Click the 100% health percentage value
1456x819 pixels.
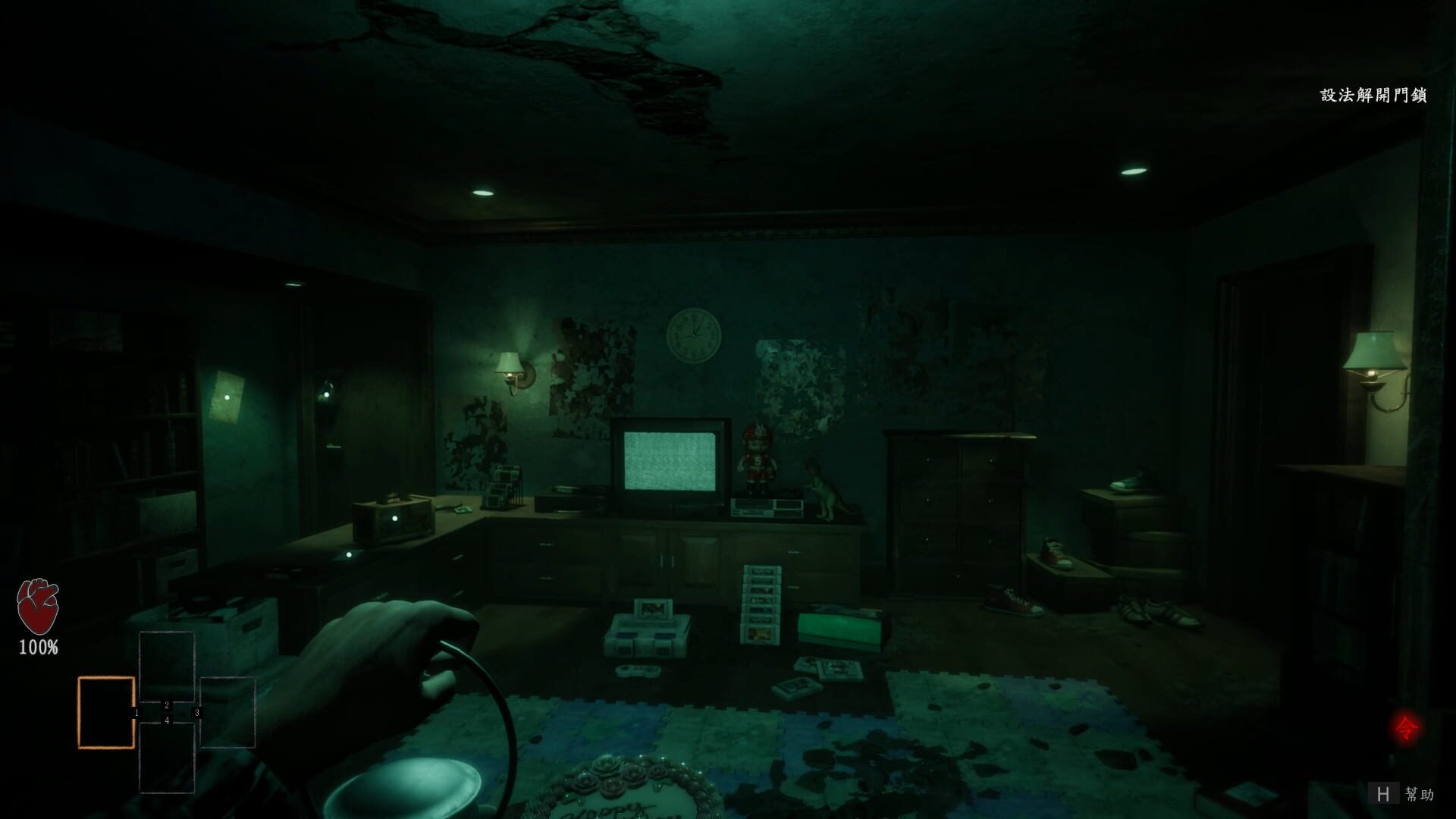click(37, 648)
